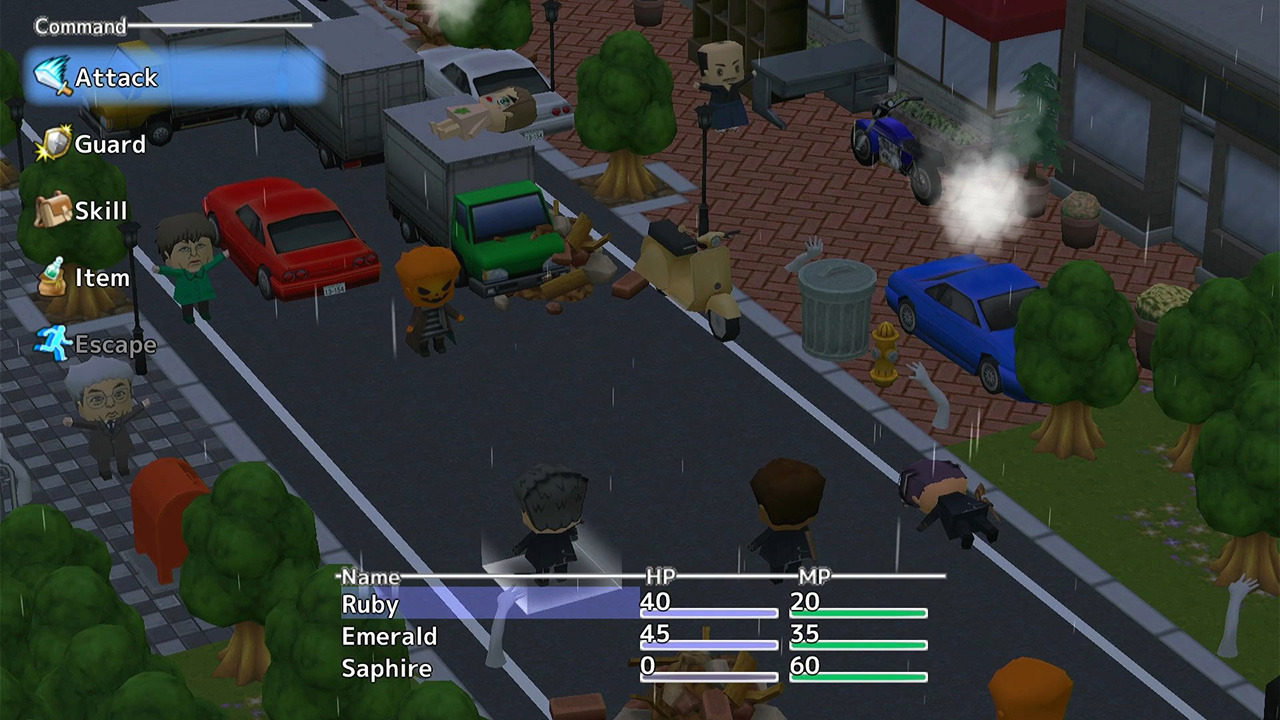Select Escape in the Command menu
This screenshot has height=720, width=1280.
(116, 344)
